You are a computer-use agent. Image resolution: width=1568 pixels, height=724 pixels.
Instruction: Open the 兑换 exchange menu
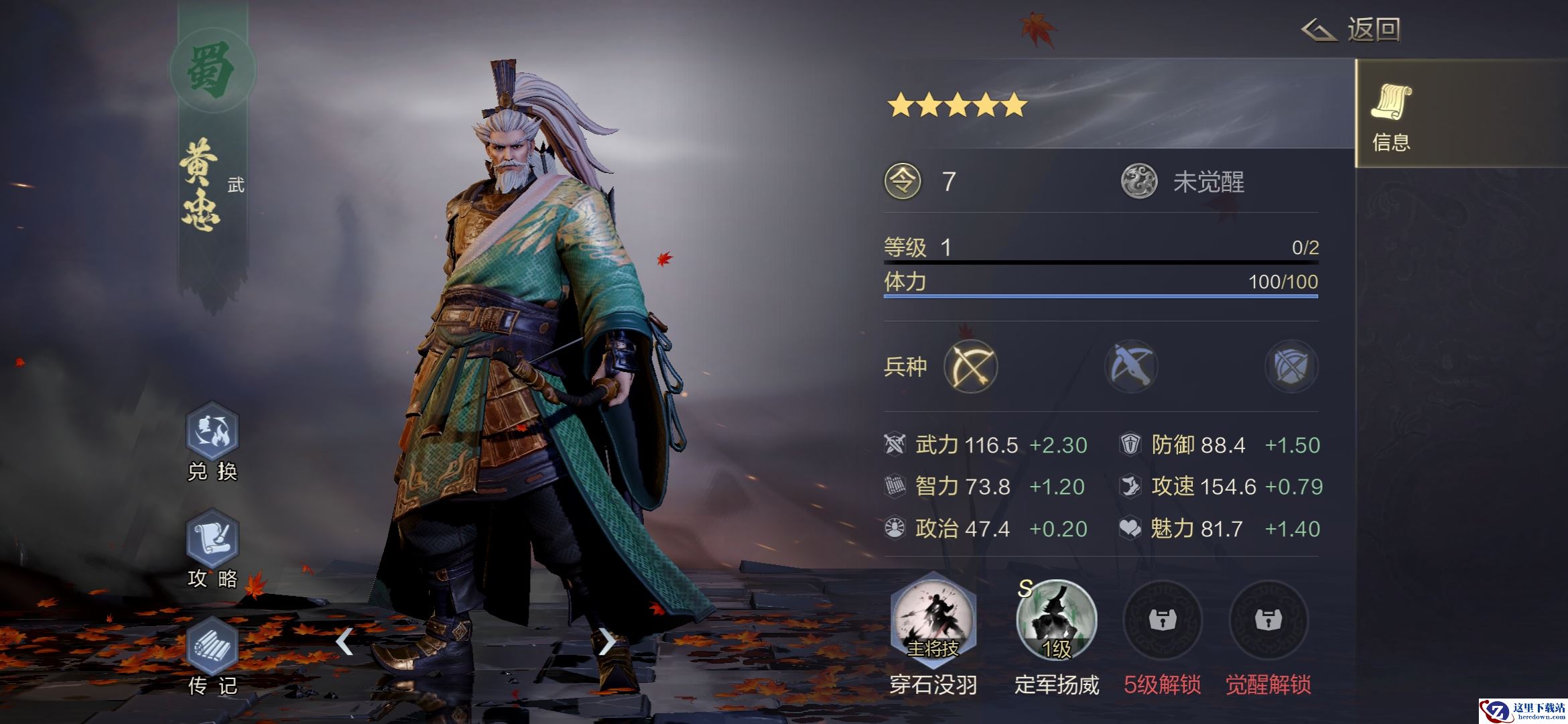(x=212, y=432)
